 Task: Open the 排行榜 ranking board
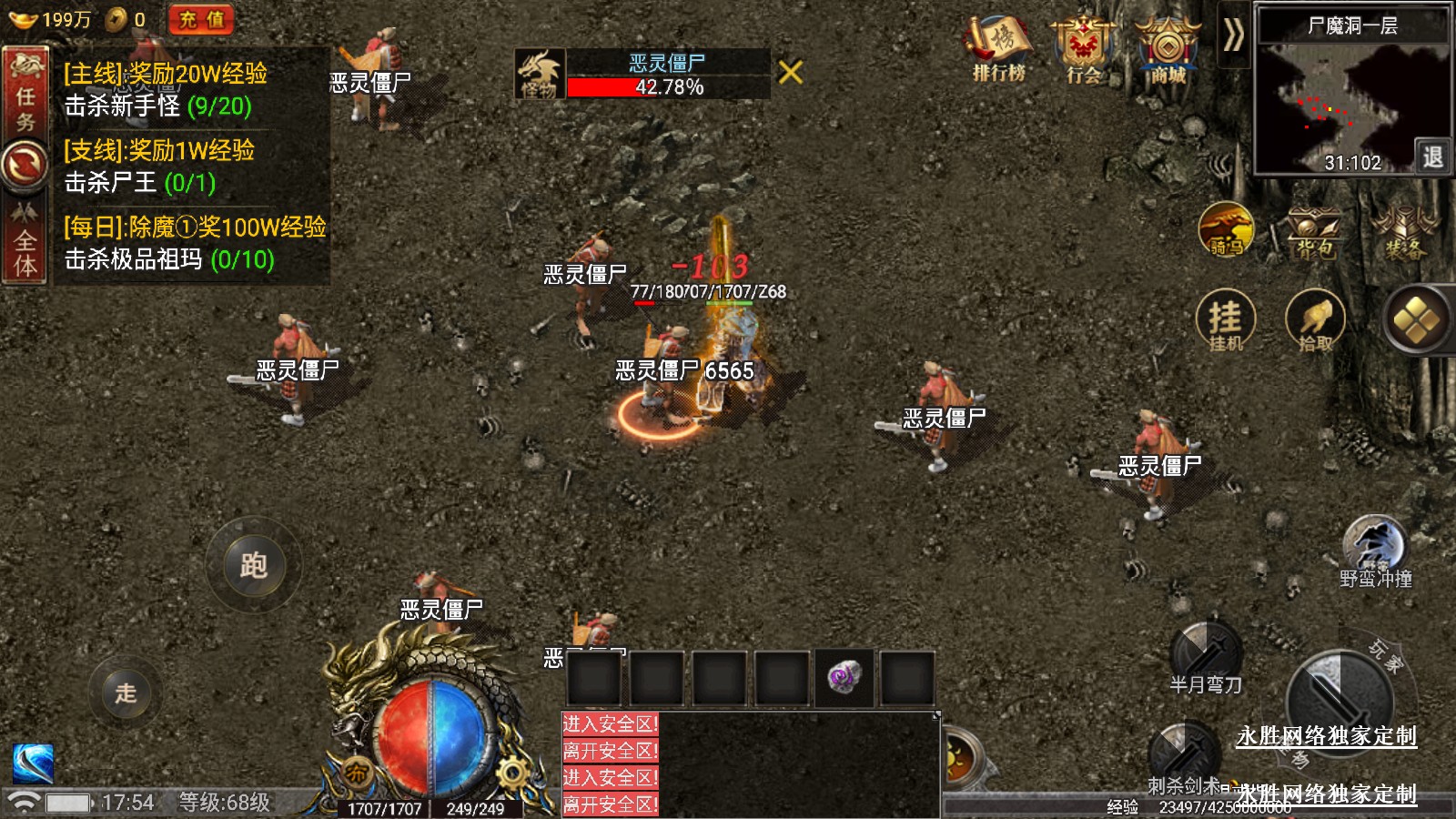998,51
